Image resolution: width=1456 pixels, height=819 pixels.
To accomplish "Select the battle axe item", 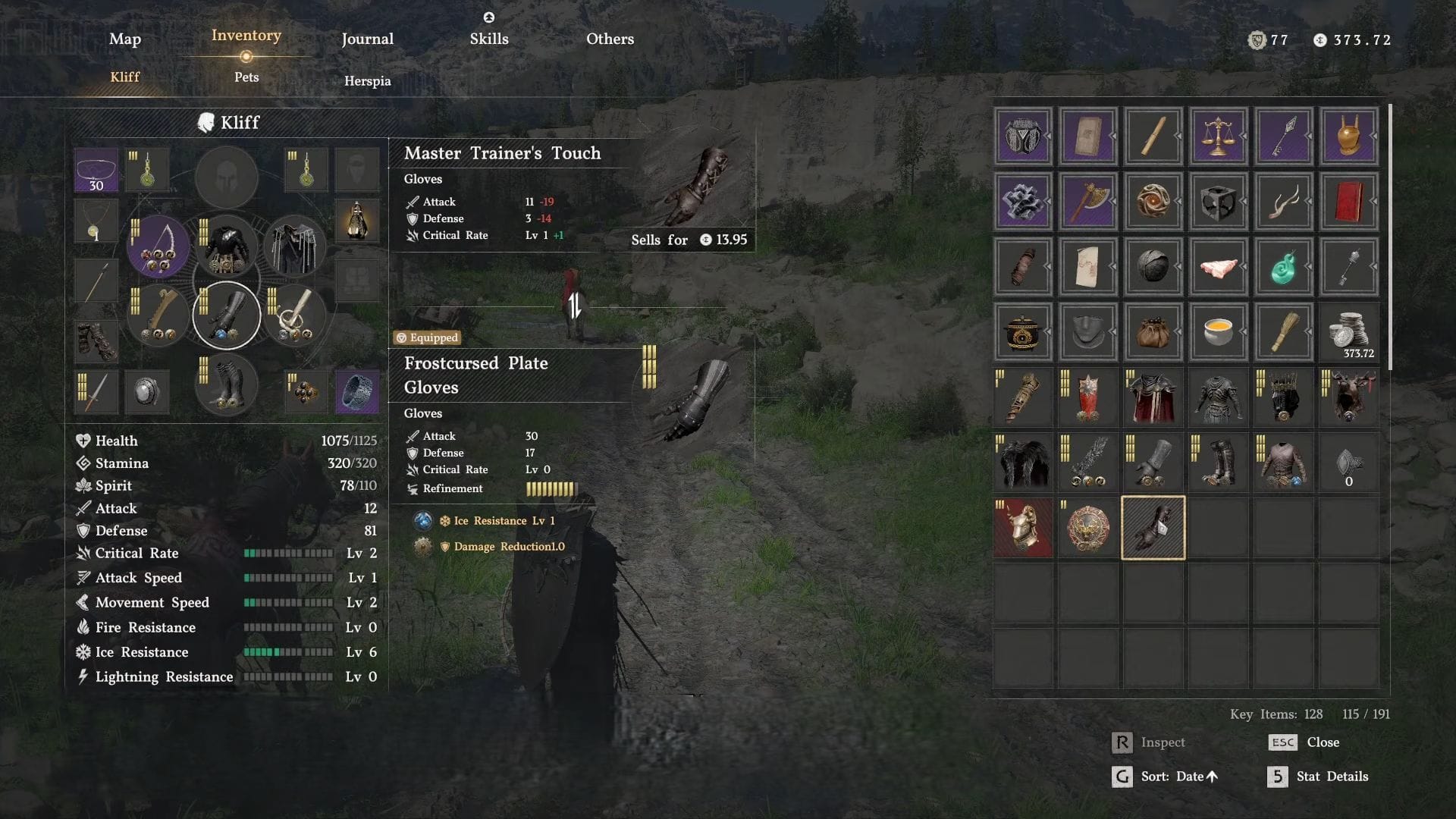I will pos(1087,202).
